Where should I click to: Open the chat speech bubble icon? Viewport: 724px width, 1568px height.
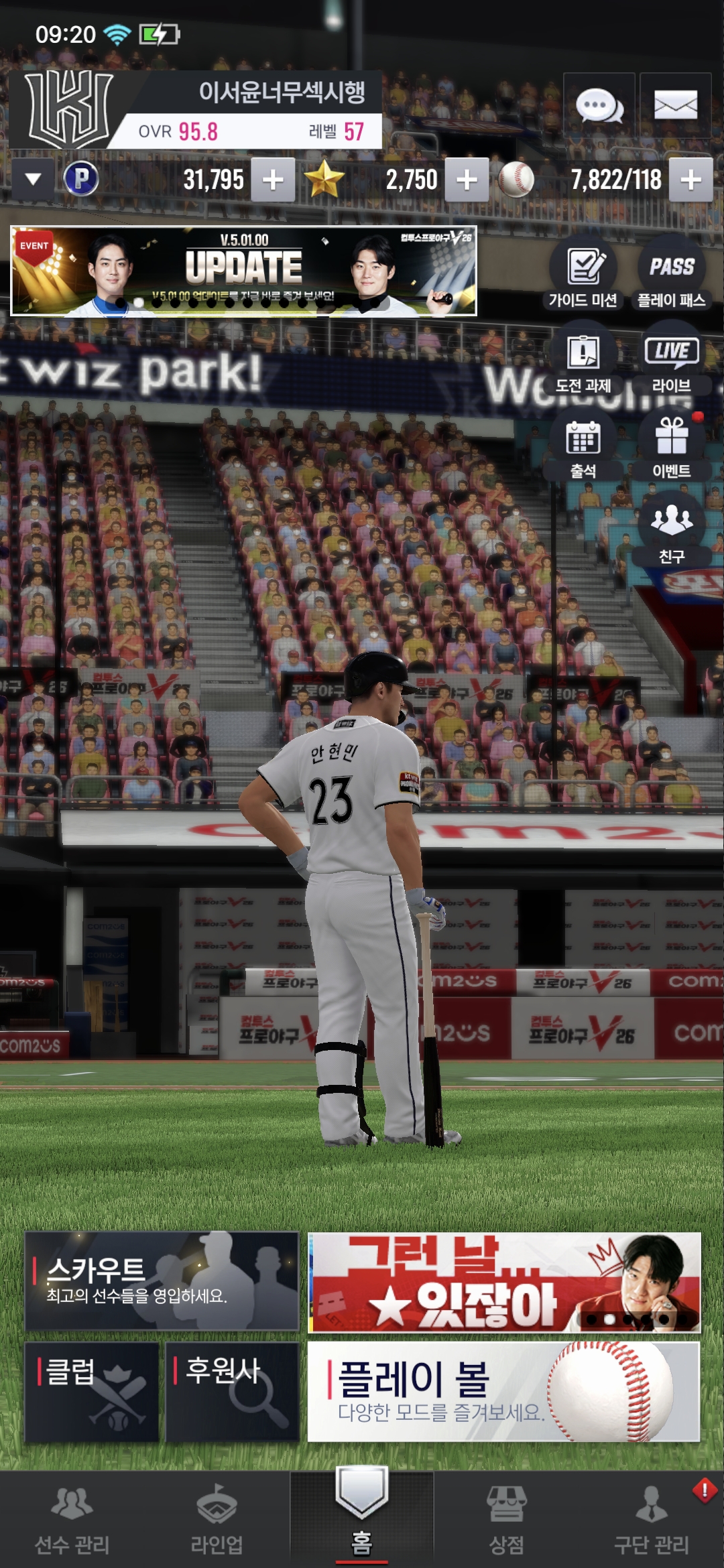599,105
